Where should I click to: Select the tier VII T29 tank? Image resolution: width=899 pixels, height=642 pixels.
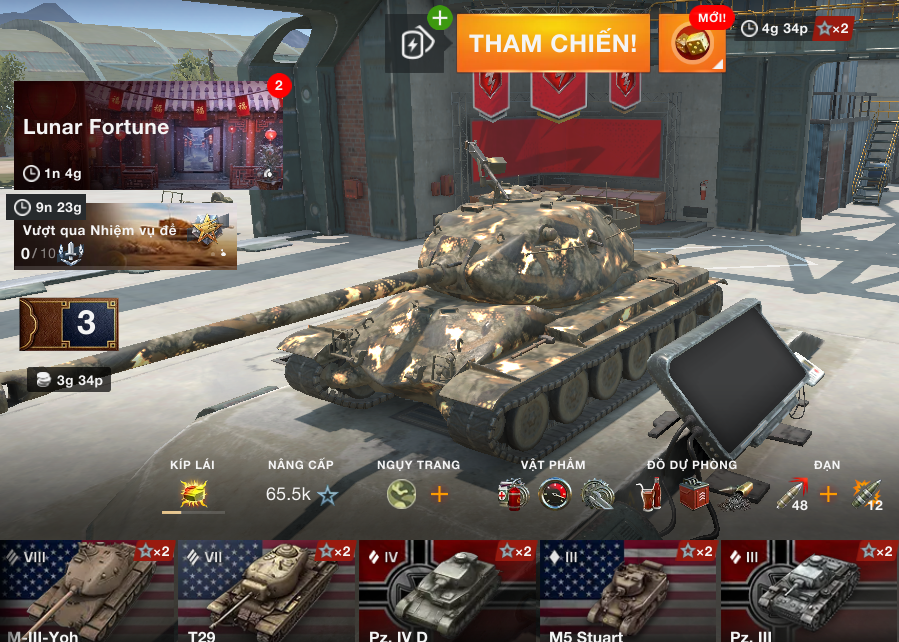(x=266, y=591)
